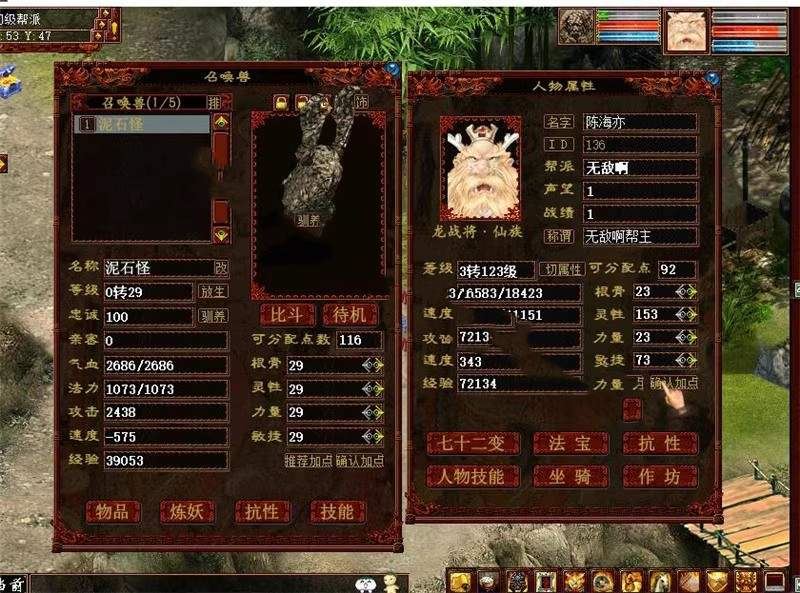Switch attributes with the 切属性 button
800x593 pixels.
pos(561,270)
